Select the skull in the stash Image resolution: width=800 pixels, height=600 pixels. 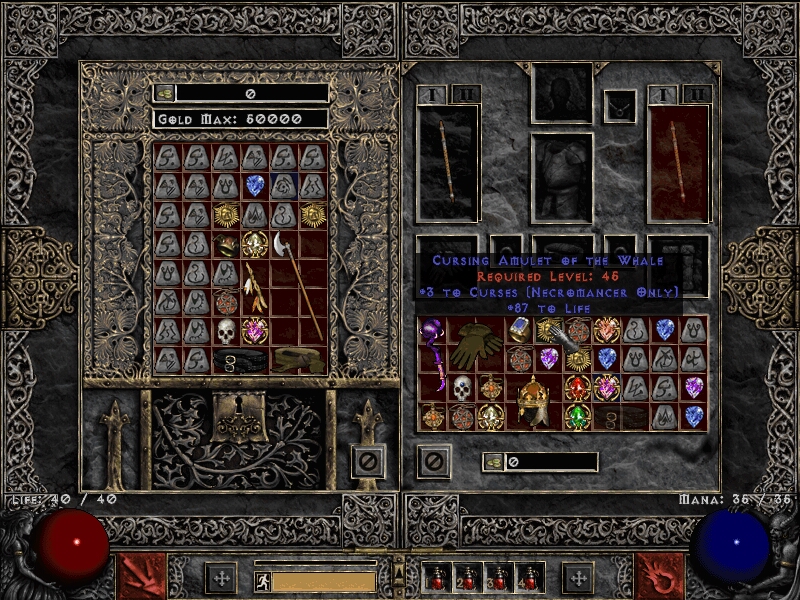[x=226, y=330]
